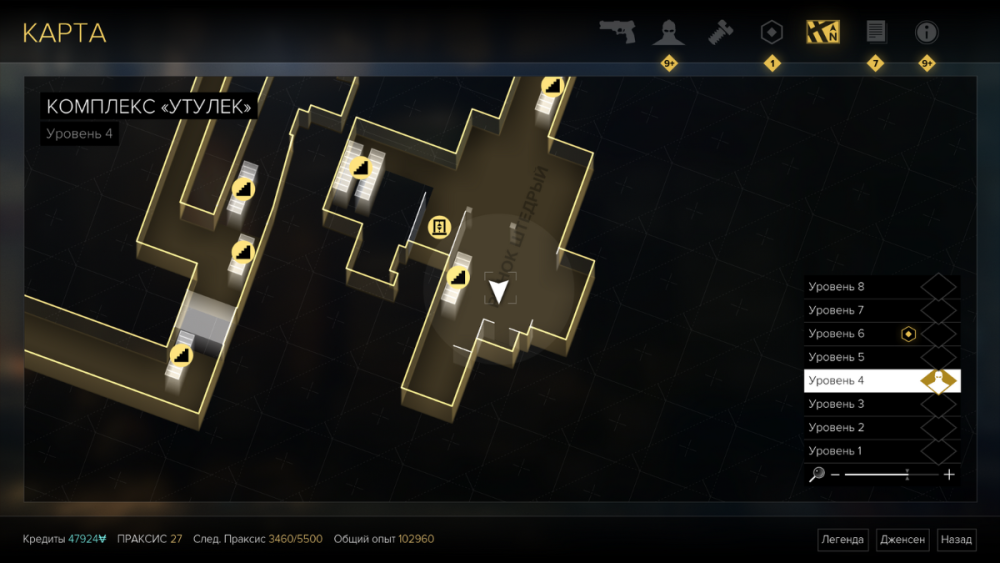This screenshot has height=563, width=1000.
Task: Open the info circle tab
Action: tap(927, 32)
